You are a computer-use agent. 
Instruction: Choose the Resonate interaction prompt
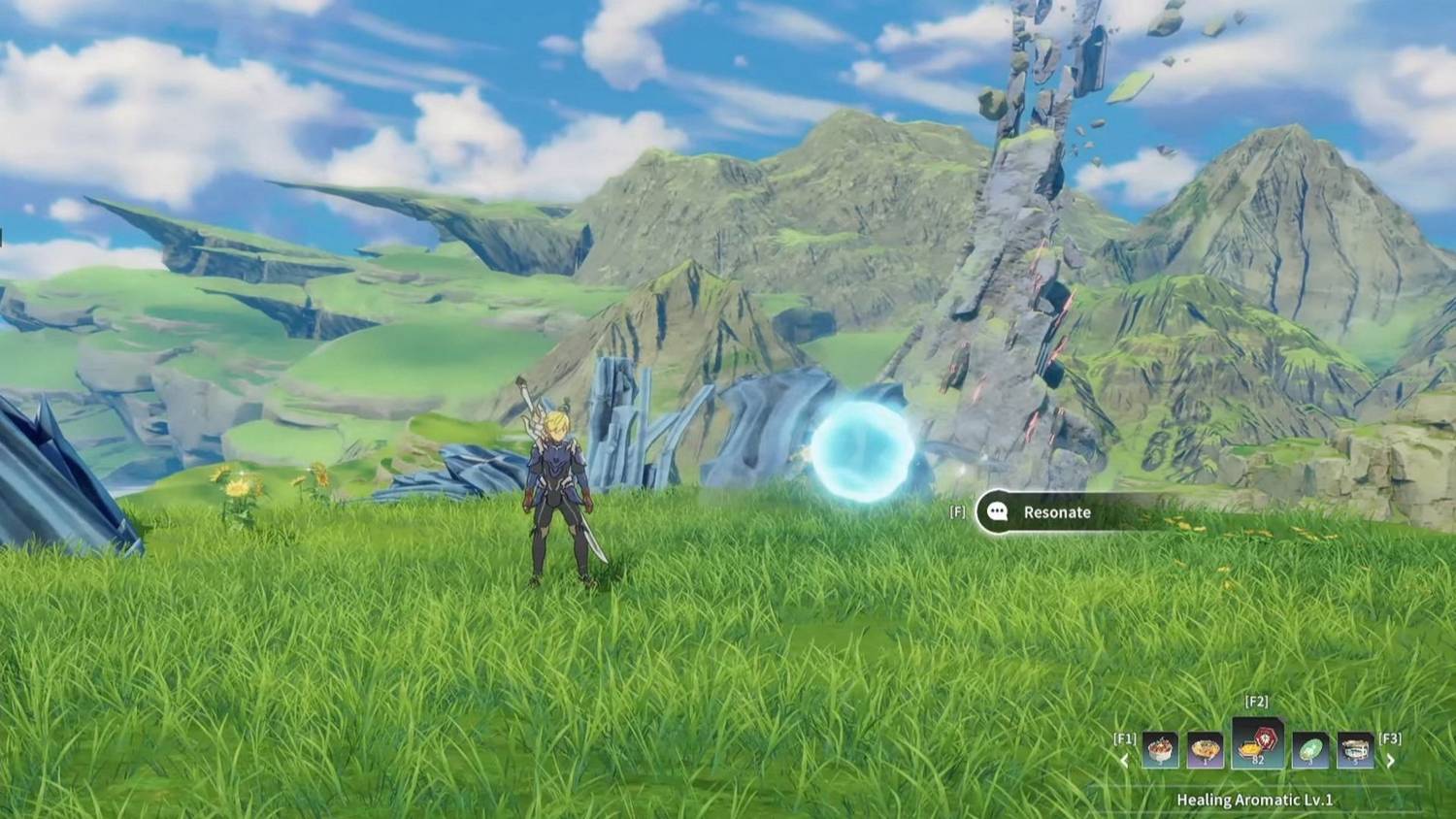click(x=1056, y=512)
